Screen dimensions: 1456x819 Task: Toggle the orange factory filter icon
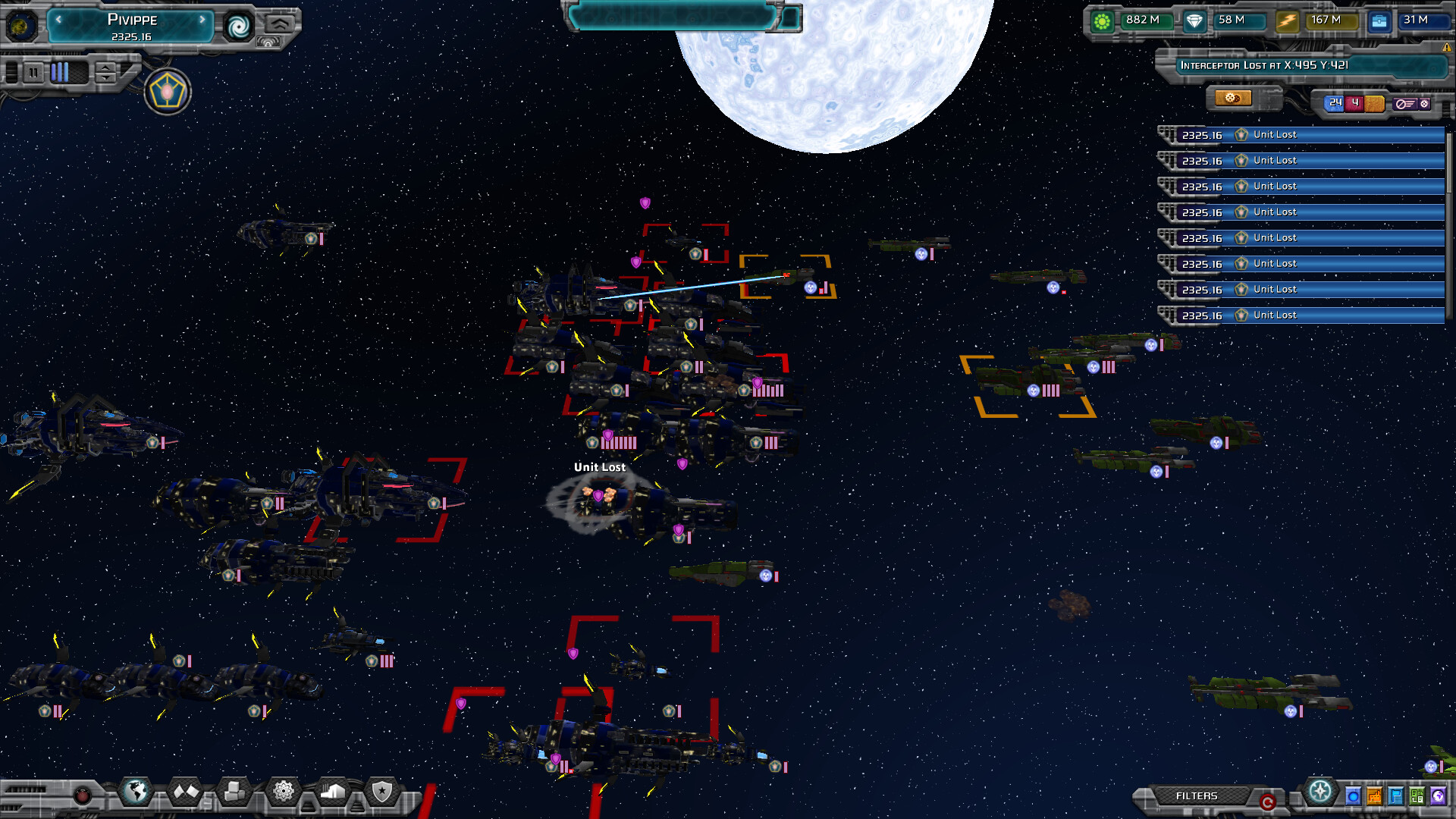1374,796
